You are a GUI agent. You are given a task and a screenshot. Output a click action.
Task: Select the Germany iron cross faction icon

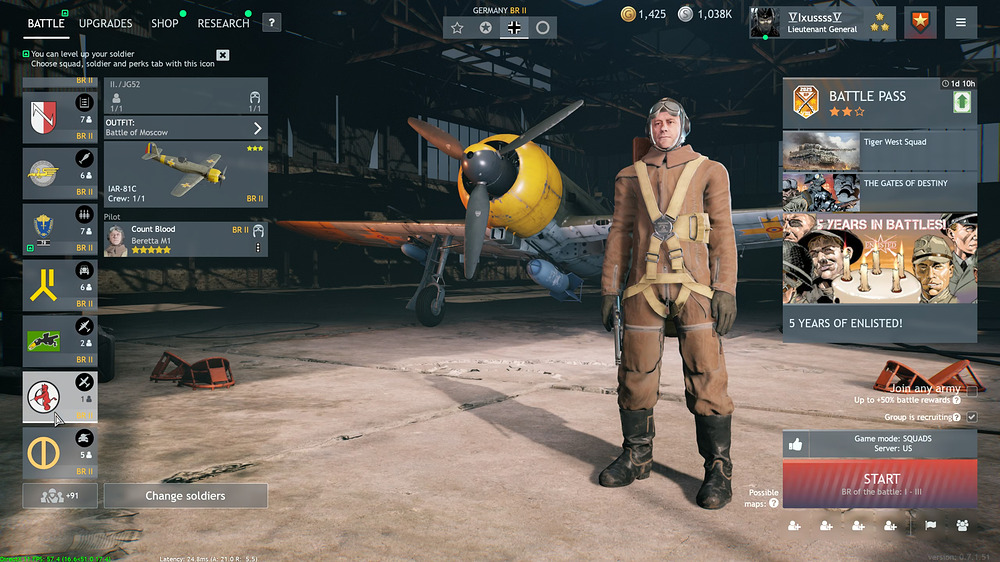tap(514, 28)
